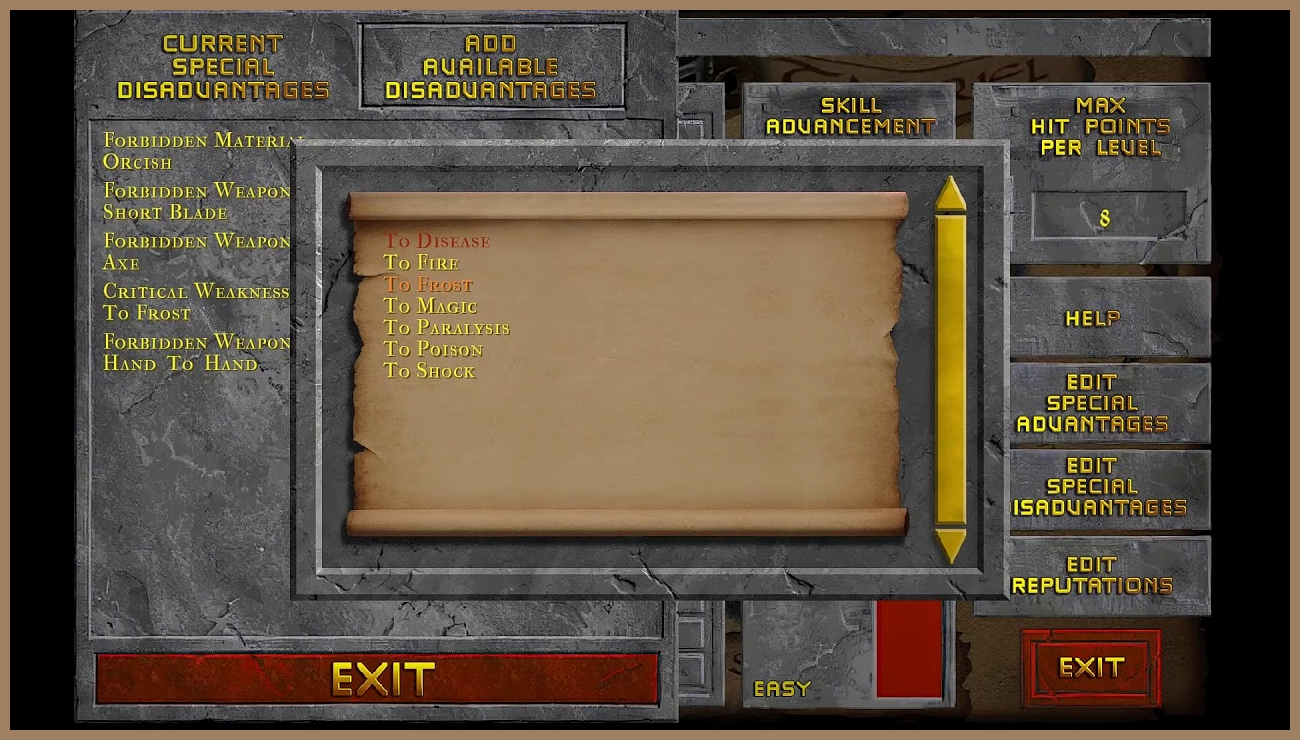Click the small red EXIT button

pyautogui.click(x=1092, y=664)
